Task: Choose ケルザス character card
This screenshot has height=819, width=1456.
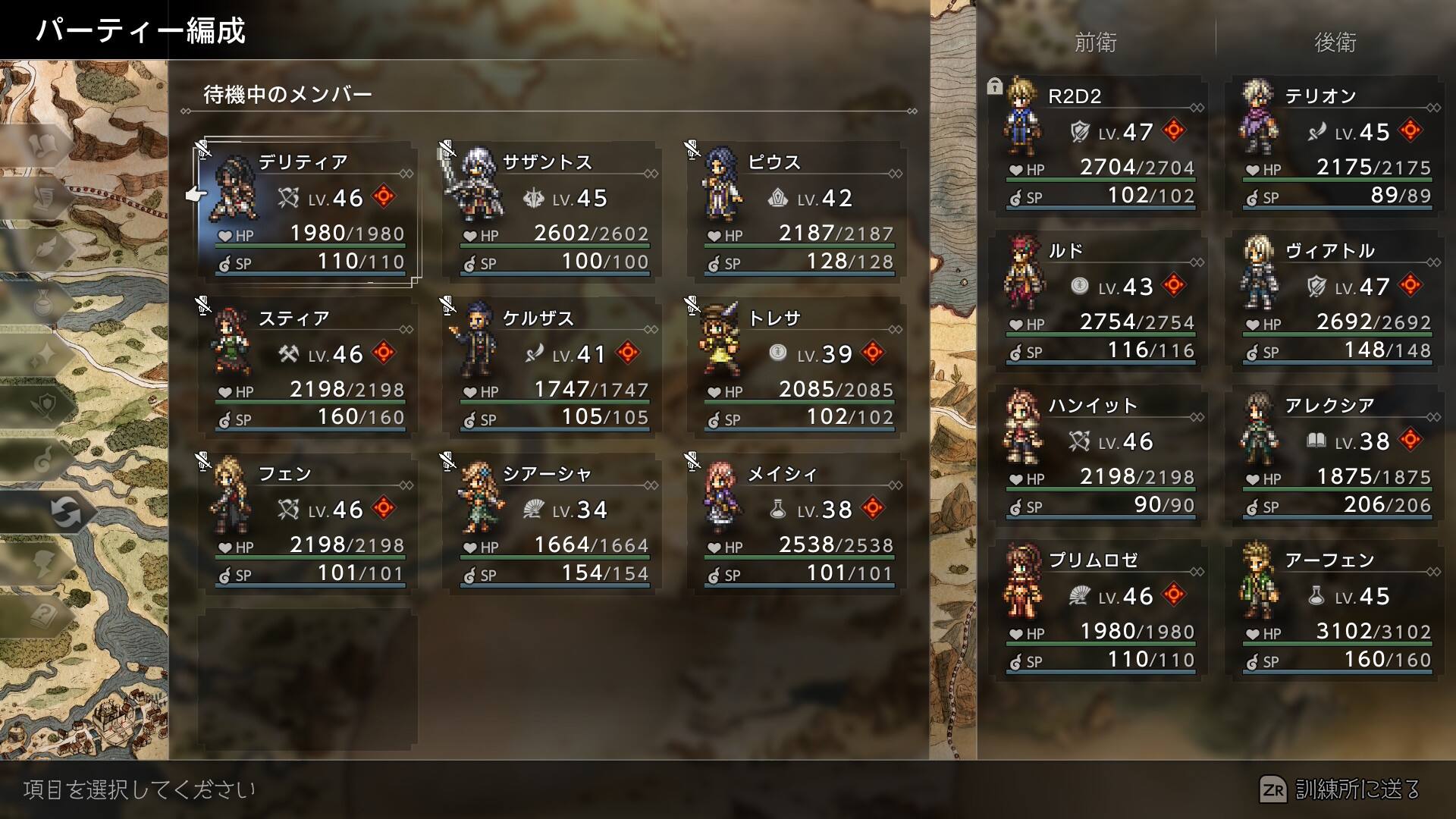Action: pos(552,367)
